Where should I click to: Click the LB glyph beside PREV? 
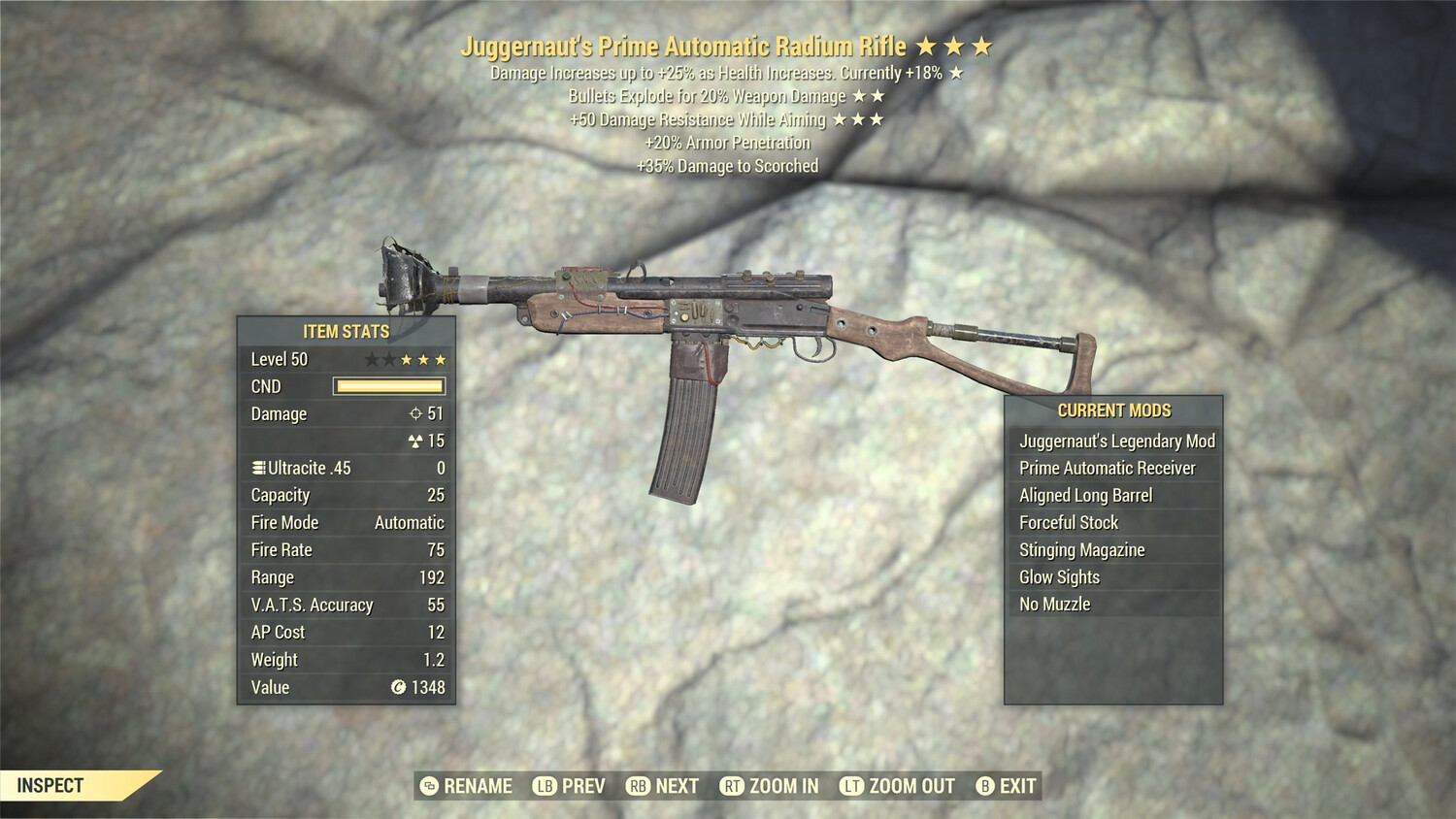(545, 786)
